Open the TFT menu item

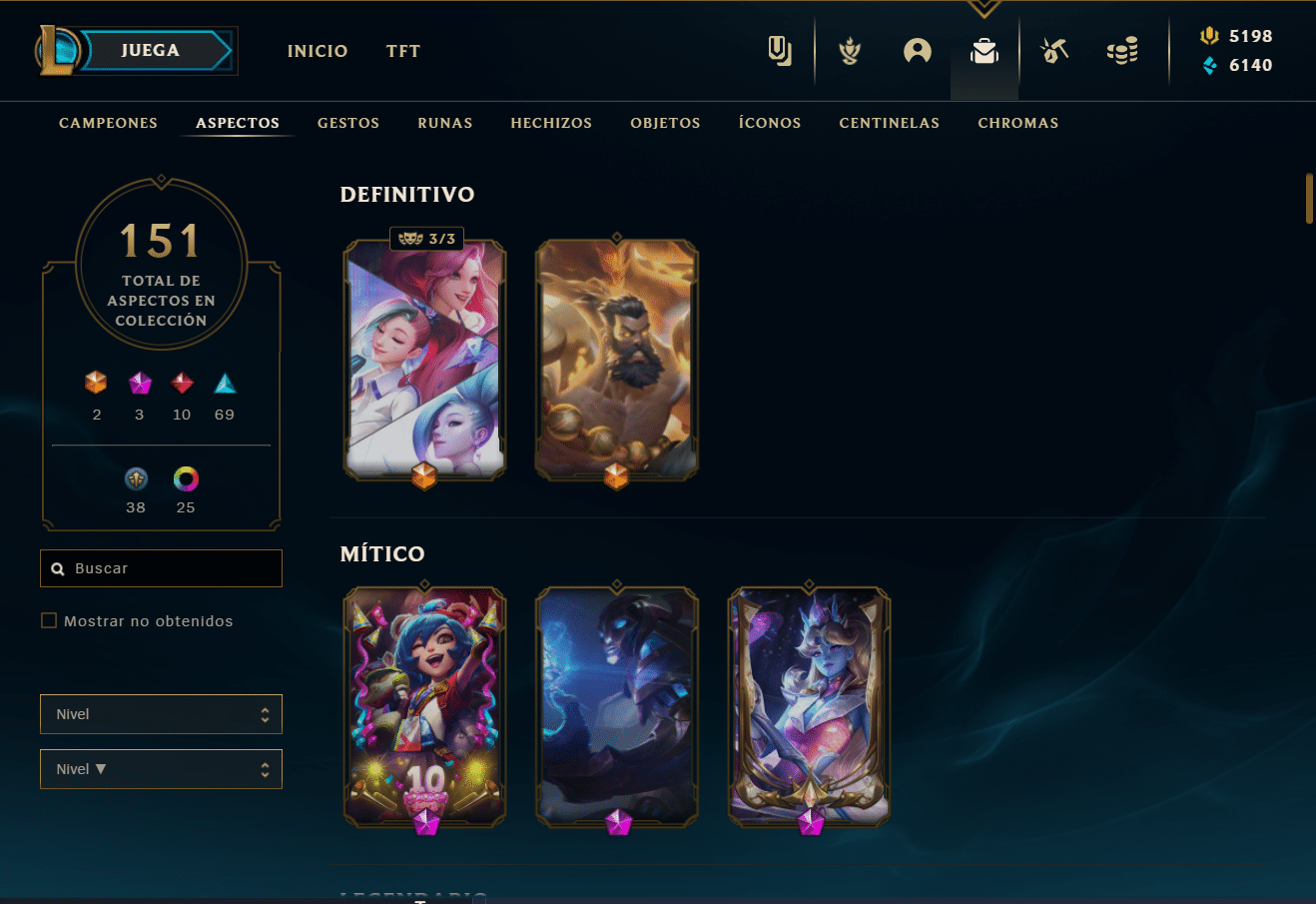402,50
